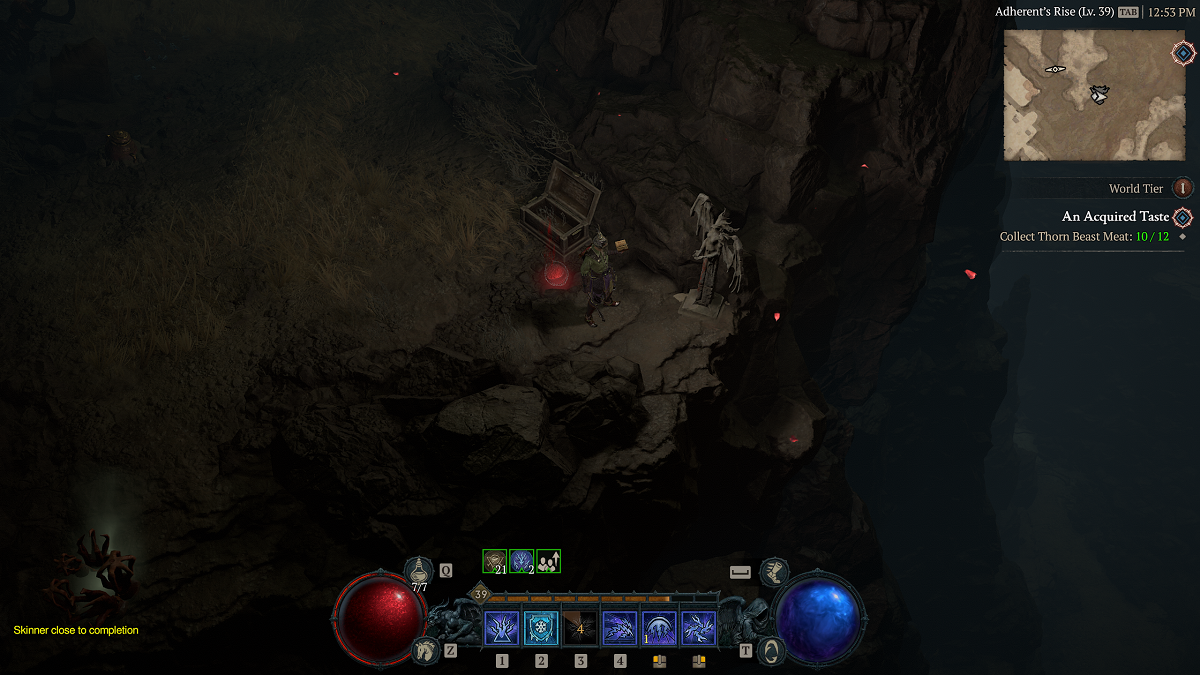Screen dimensions: 1200x675
Task: Summon the mount via horse icon
Action: coord(425,650)
